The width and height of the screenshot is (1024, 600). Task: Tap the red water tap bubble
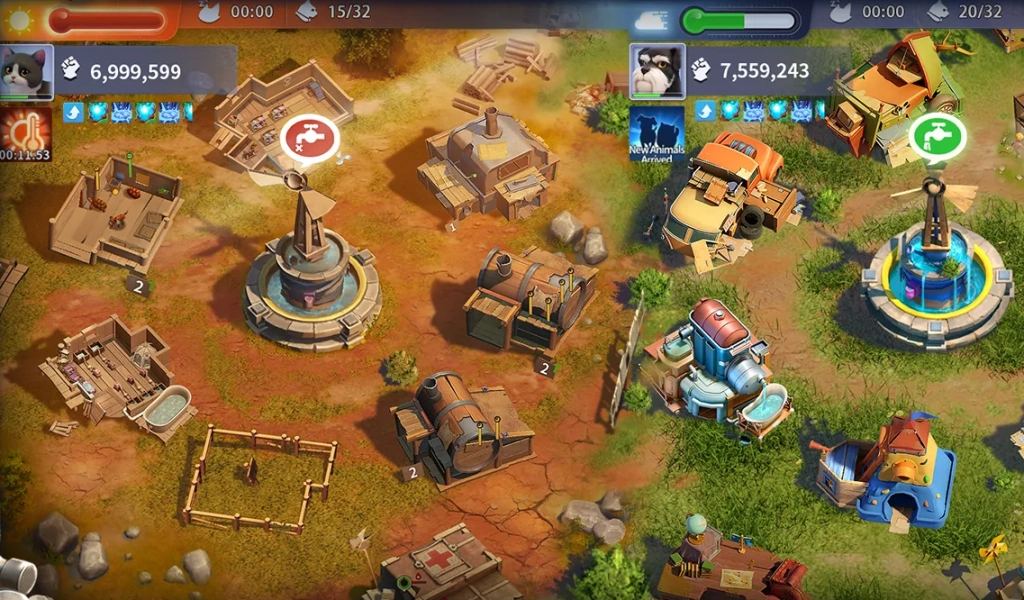[x=310, y=139]
